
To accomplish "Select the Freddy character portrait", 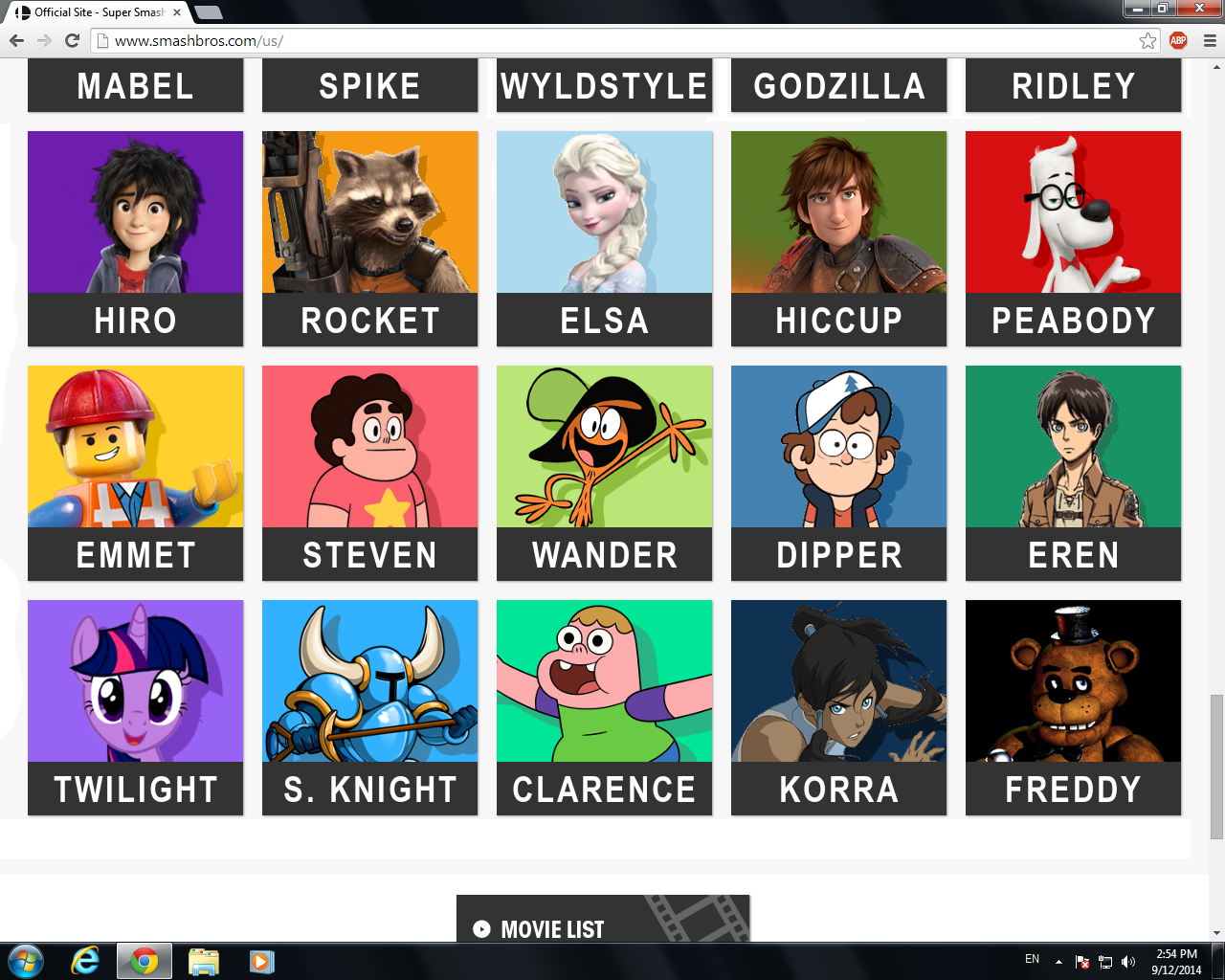I will click(x=1073, y=680).
